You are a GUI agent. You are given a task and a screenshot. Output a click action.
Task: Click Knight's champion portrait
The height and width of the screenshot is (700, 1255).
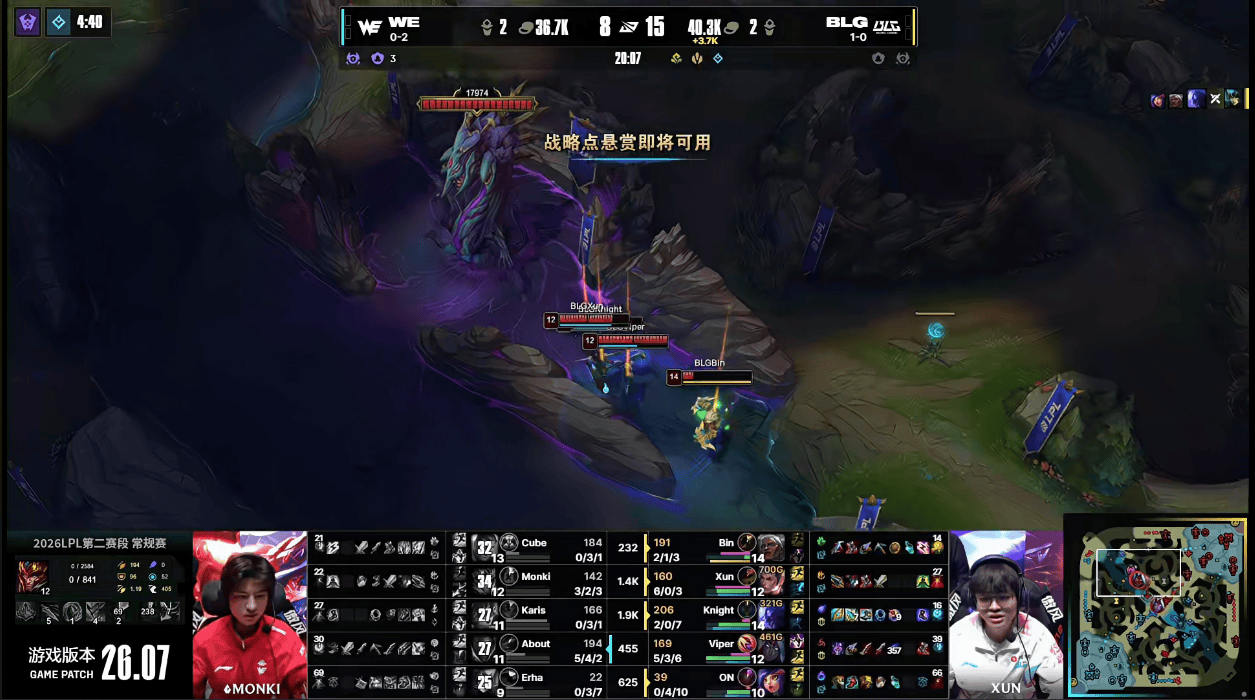click(x=769, y=615)
